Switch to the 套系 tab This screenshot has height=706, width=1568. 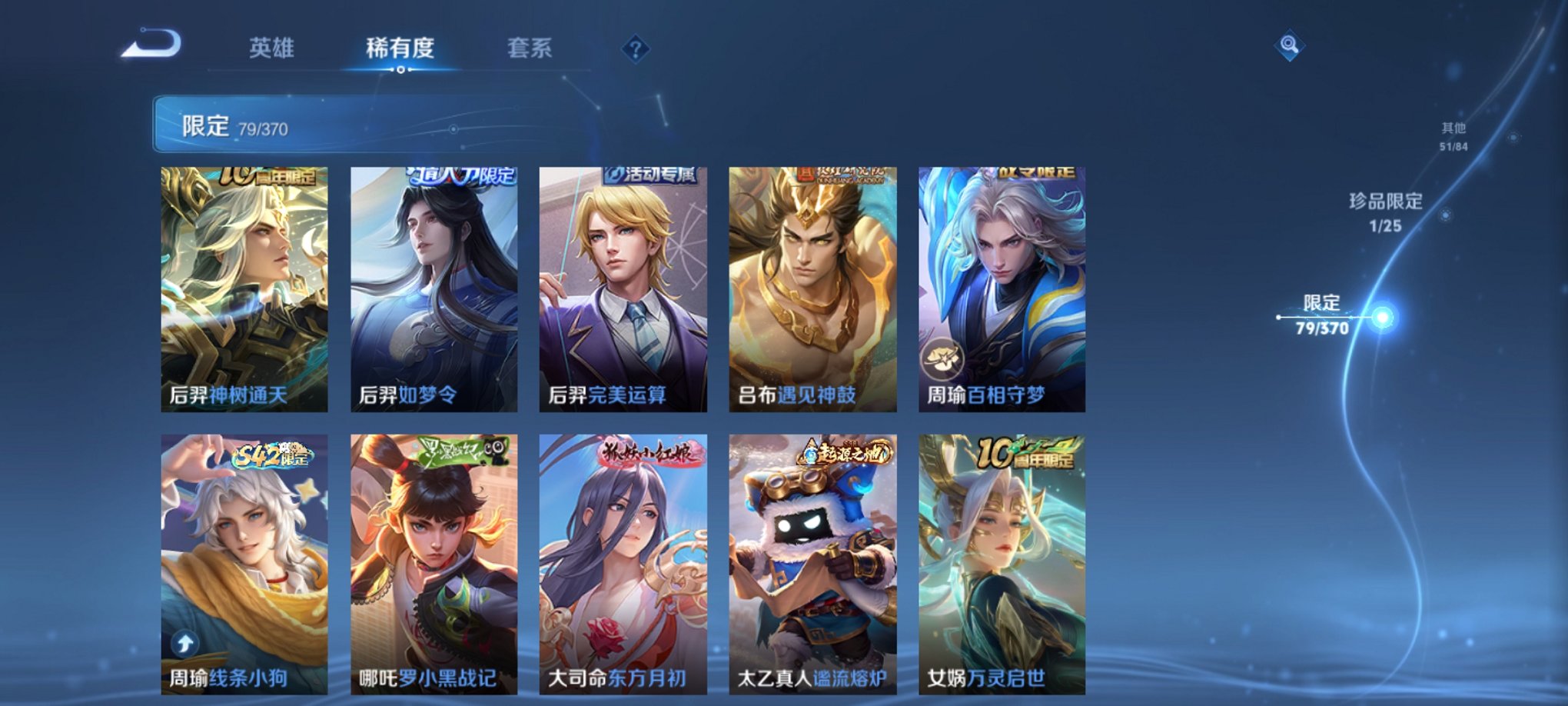(x=531, y=46)
